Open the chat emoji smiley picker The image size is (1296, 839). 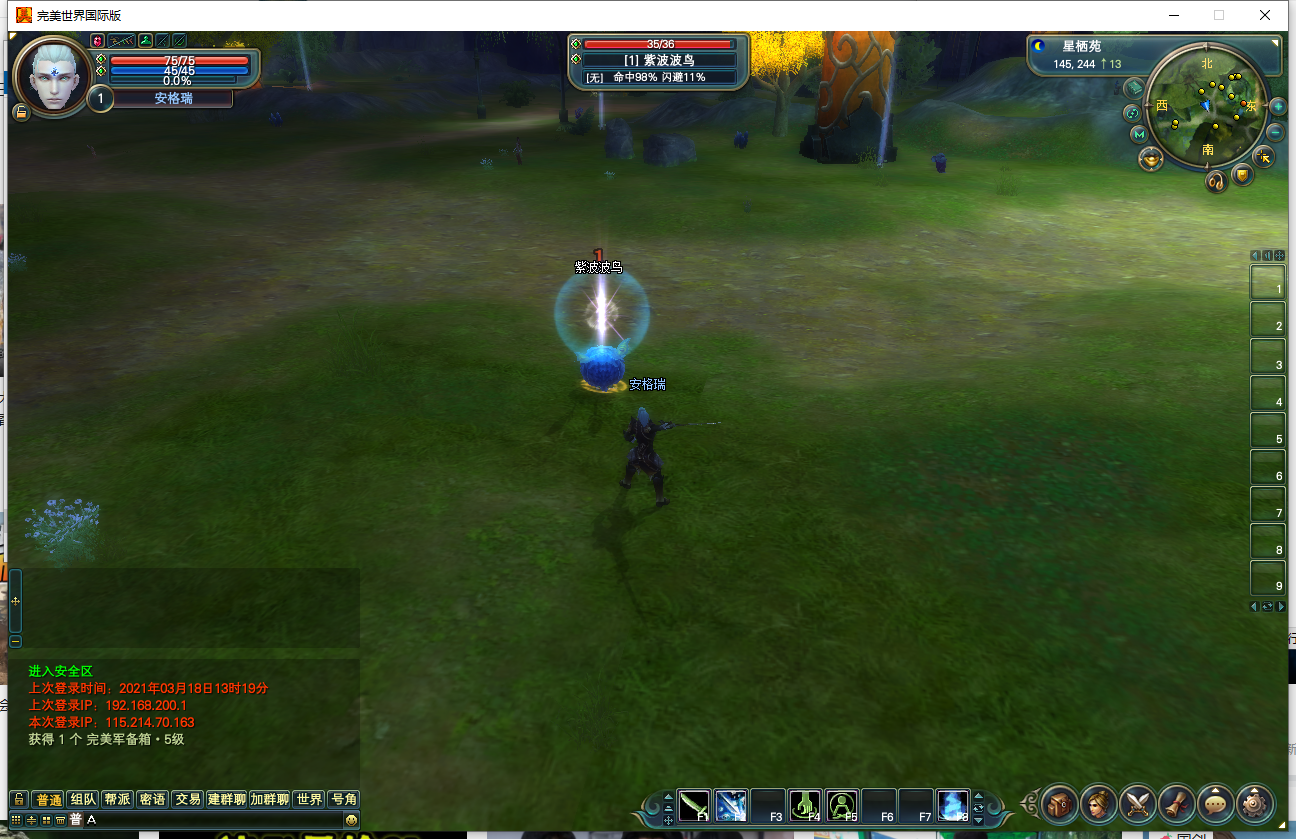[351, 820]
